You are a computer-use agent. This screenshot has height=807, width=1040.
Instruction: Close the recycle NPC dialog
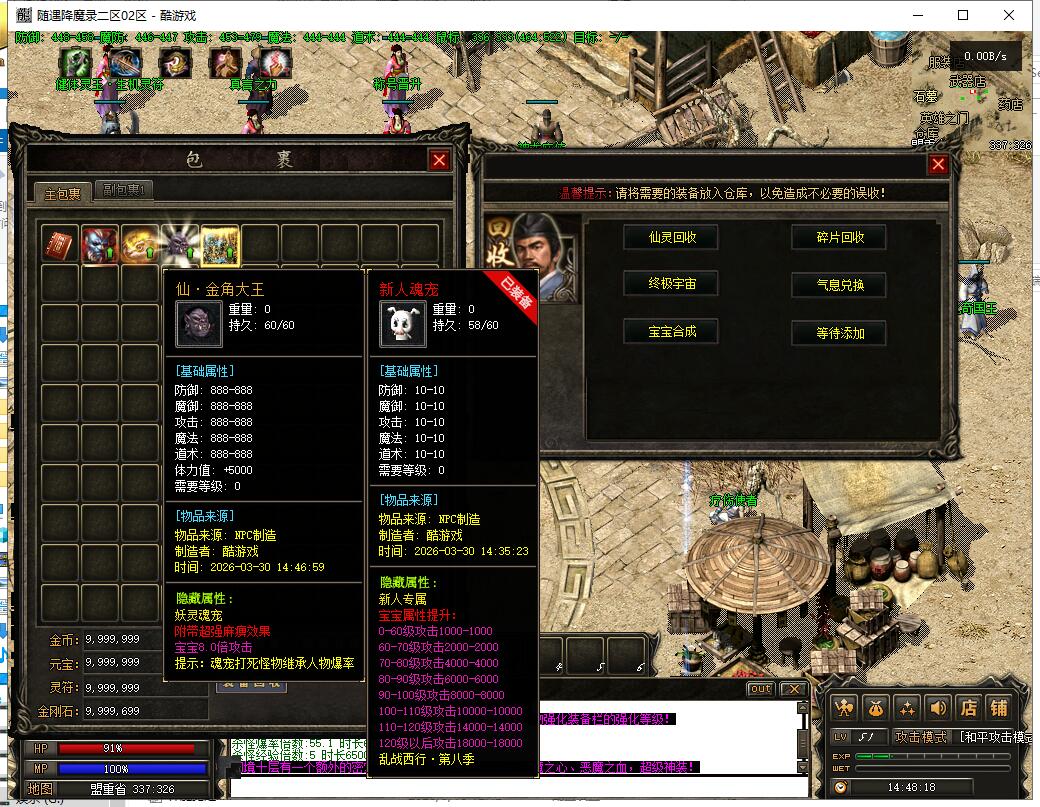pos(938,165)
